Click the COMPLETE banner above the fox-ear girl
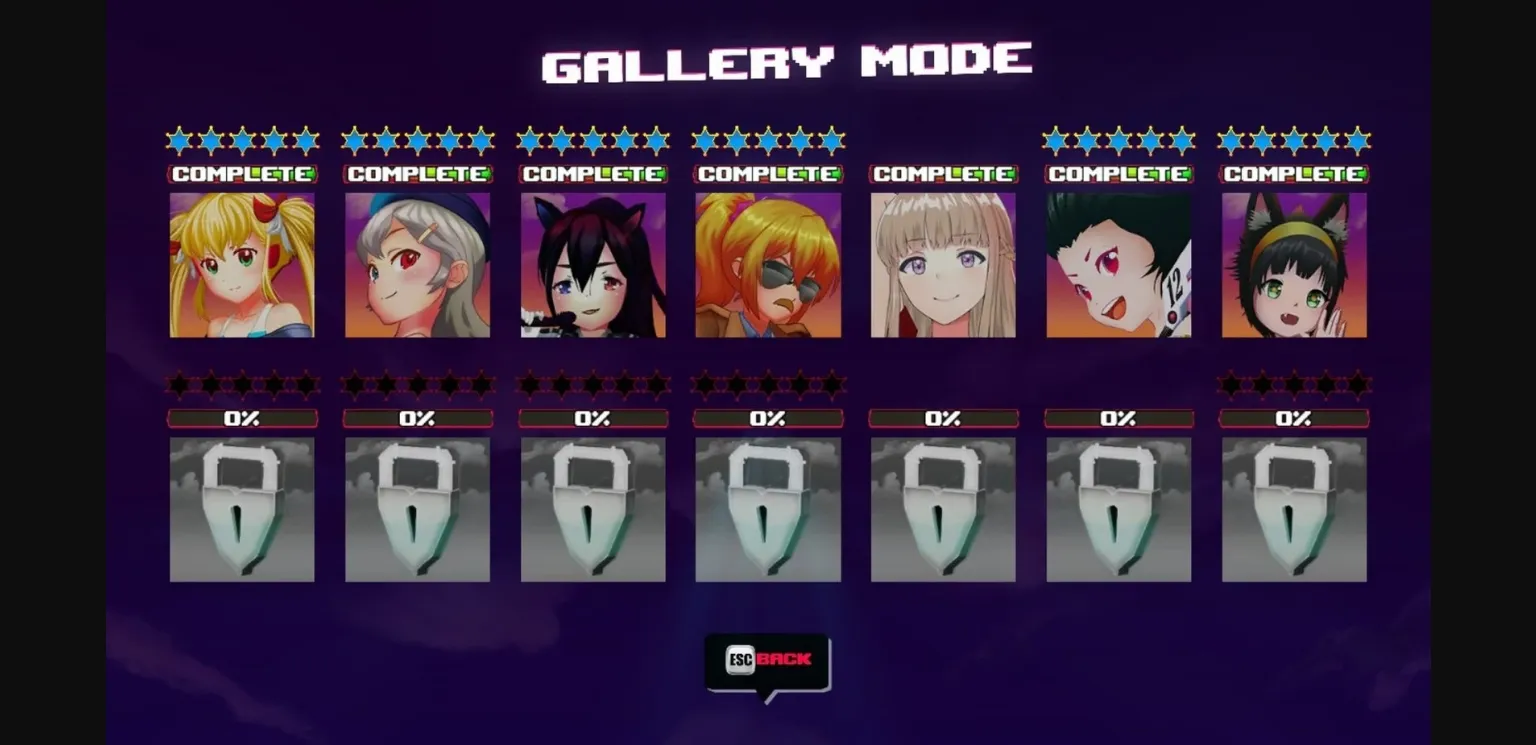Viewport: 1536px width, 745px height. 1294,173
